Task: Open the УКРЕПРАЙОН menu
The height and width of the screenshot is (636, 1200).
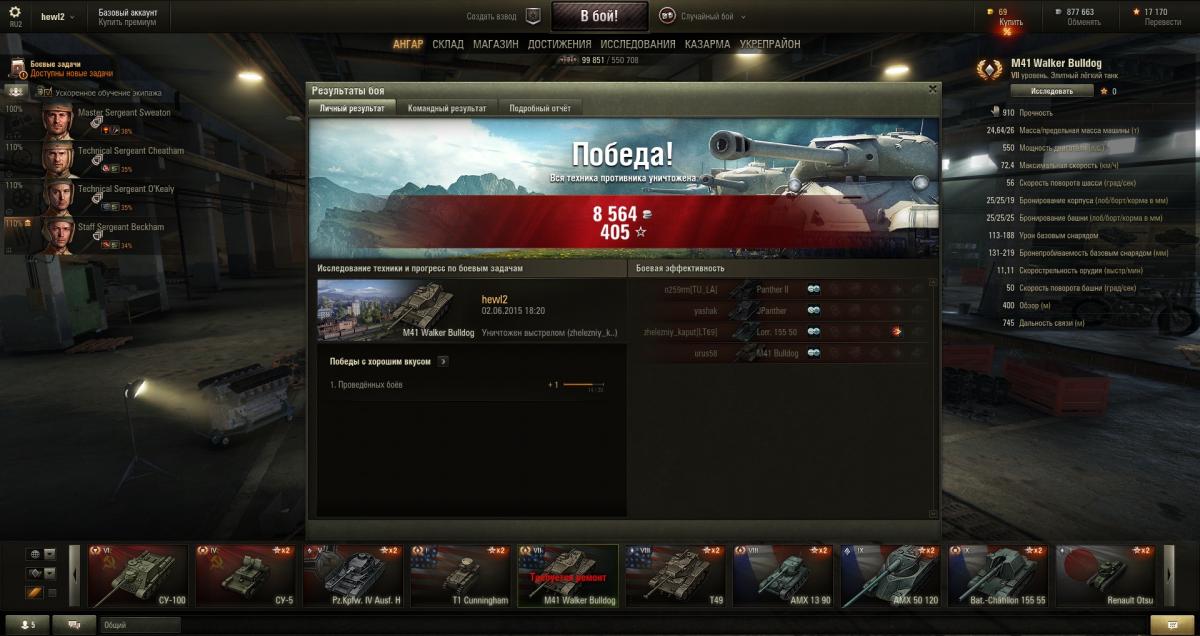Action: pyautogui.click(x=770, y=45)
